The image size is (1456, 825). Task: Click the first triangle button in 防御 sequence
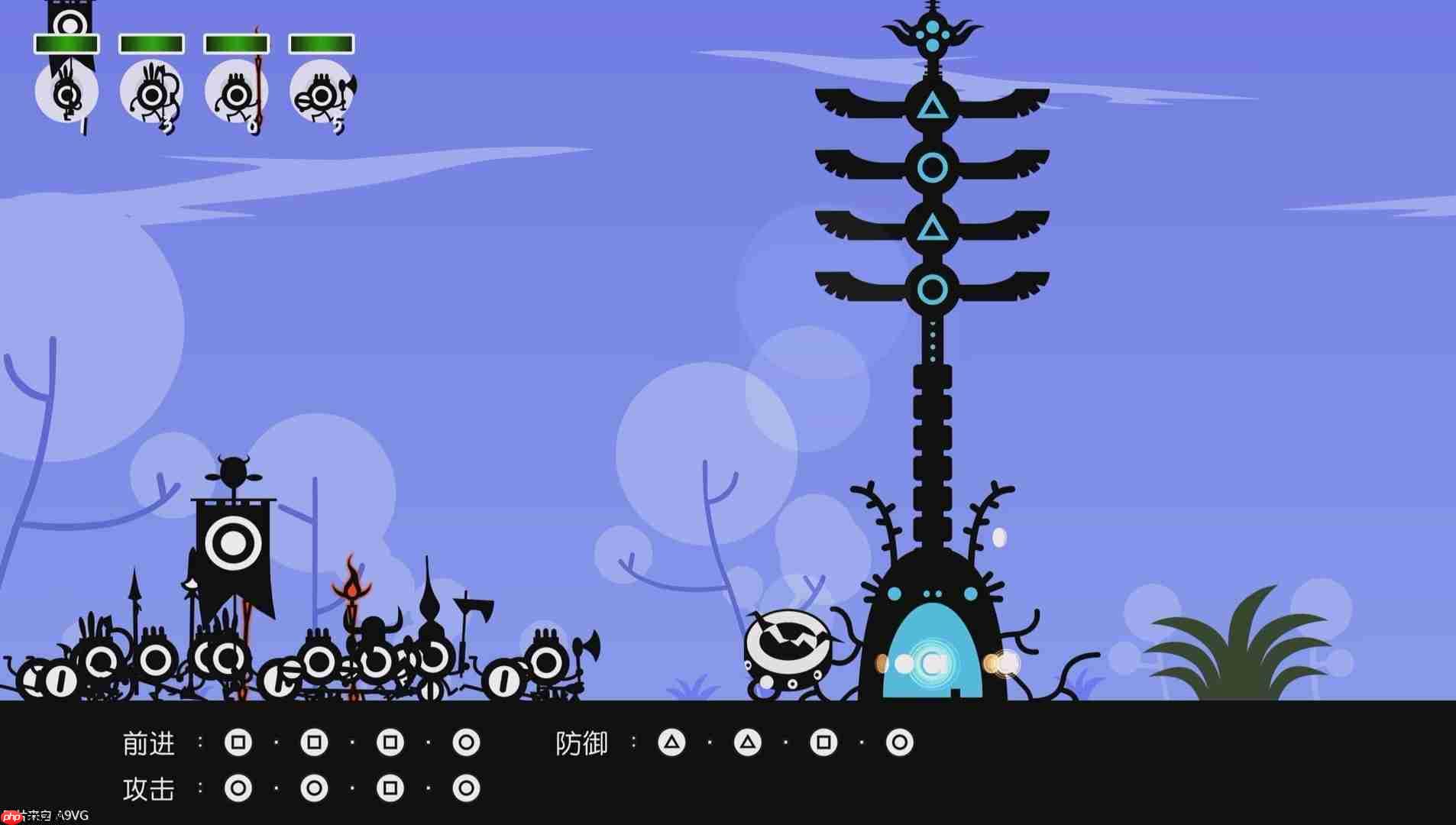pos(672,741)
